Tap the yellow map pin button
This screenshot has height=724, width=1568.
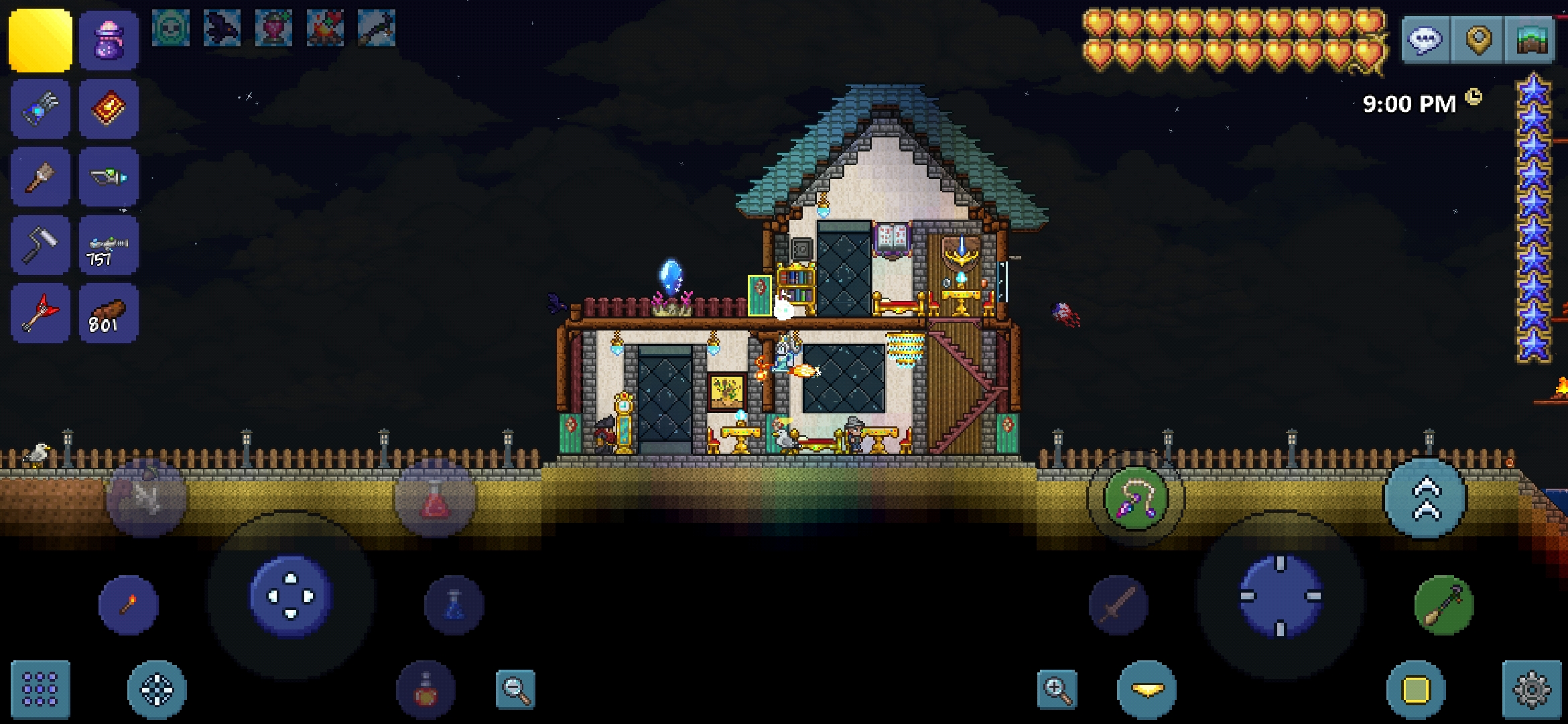pyautogui.click(x=1478, y=40)
